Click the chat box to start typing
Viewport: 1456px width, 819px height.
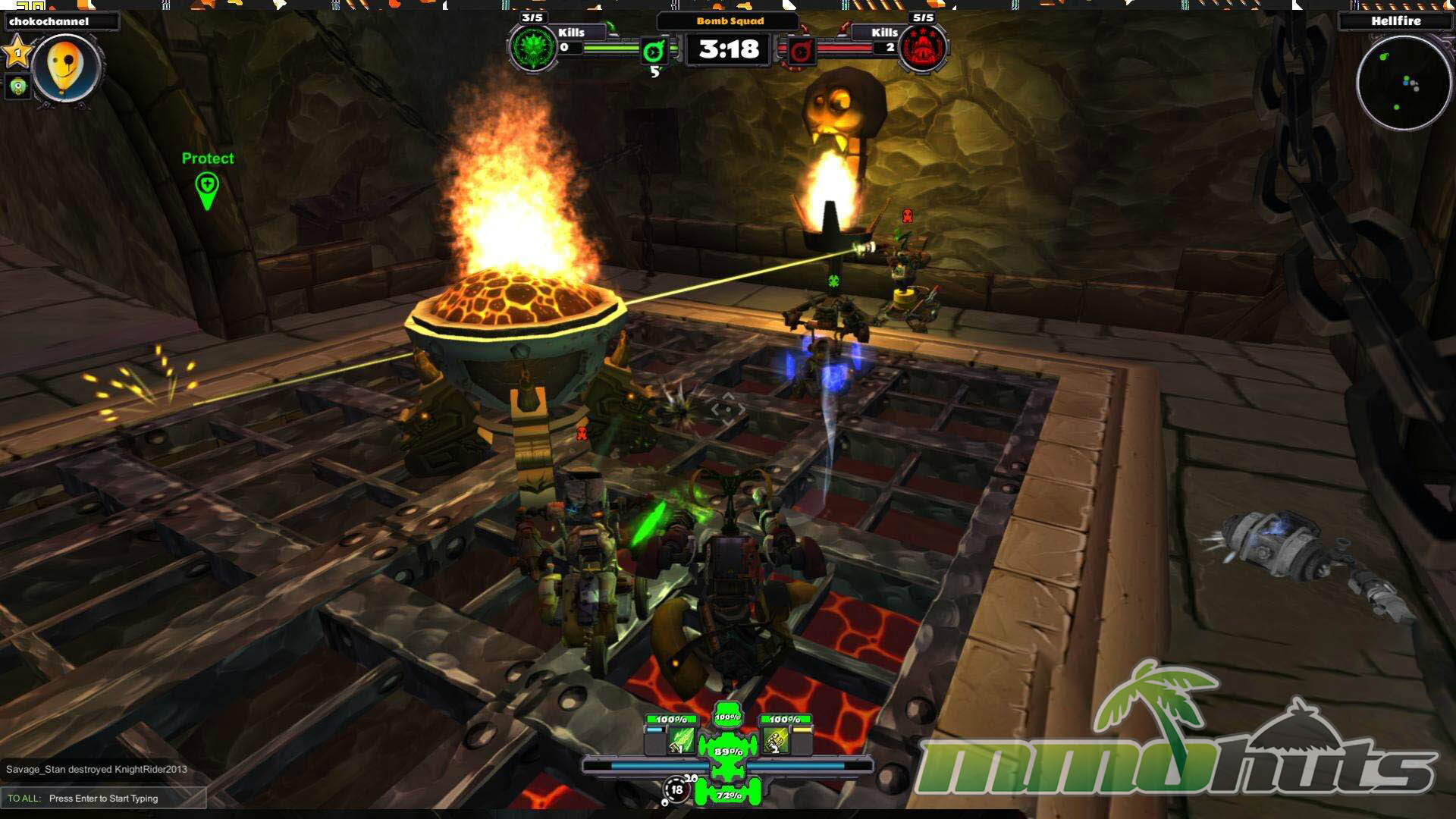(x=103, y=798)
